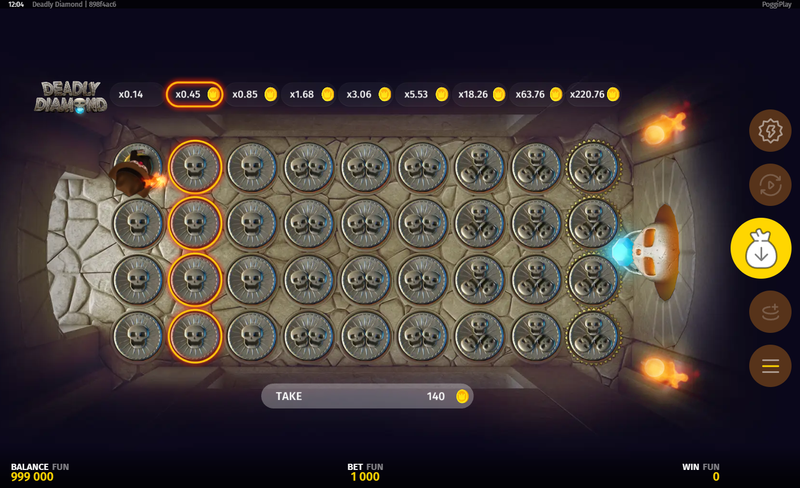Open the turbo settings gear button
This screenshot has width=800, height=488.
click(x=770, y=131)
